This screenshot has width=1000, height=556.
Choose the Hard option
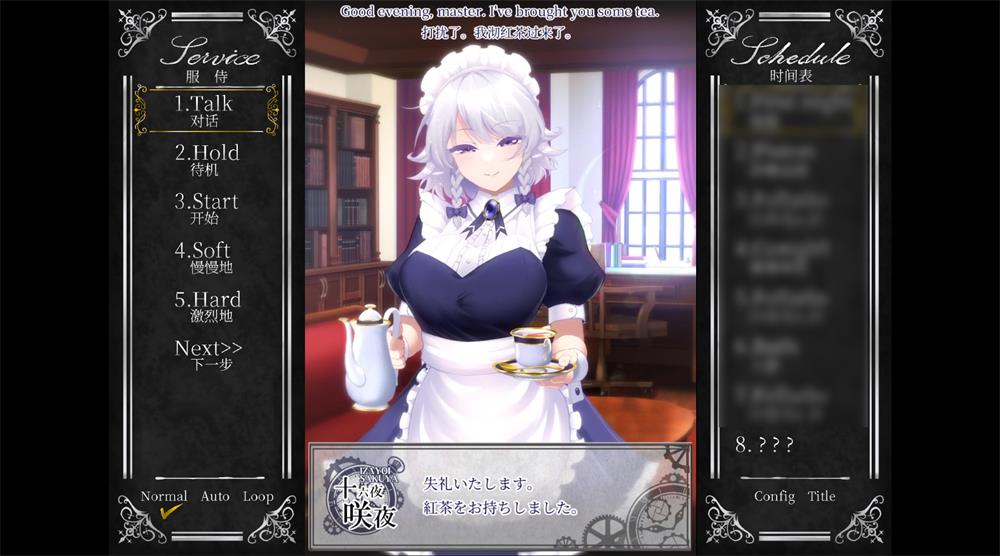207,306
